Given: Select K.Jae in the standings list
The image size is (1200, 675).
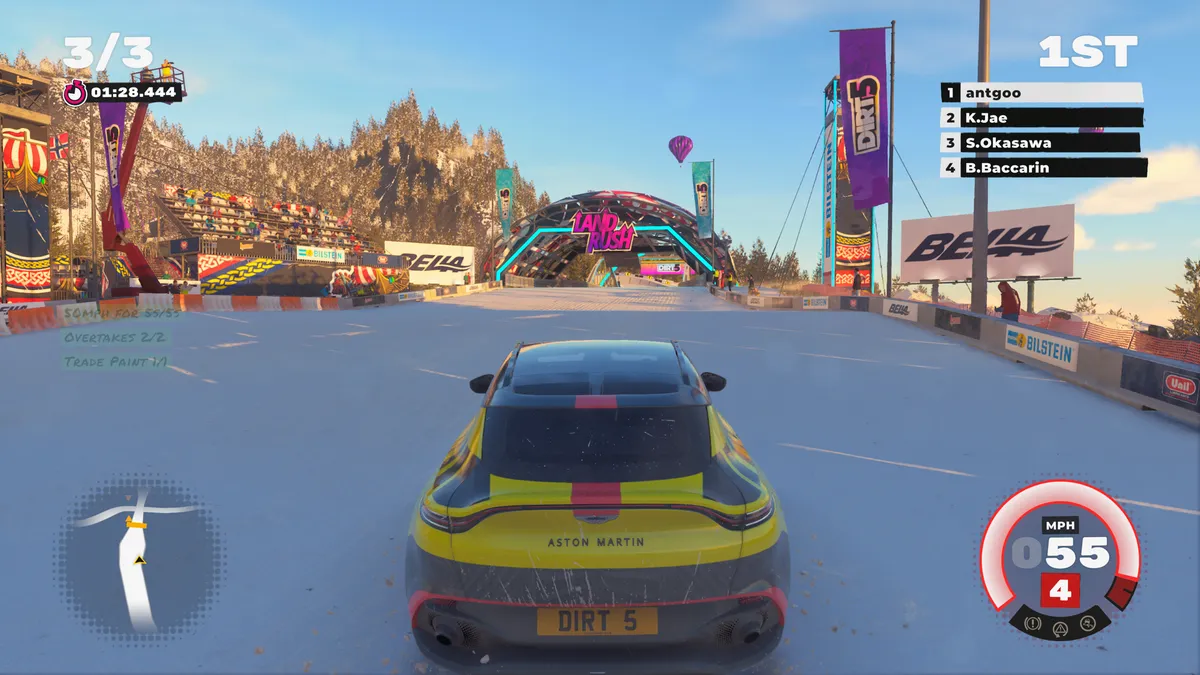Looking at the screenshot, I should [1041, 118].
